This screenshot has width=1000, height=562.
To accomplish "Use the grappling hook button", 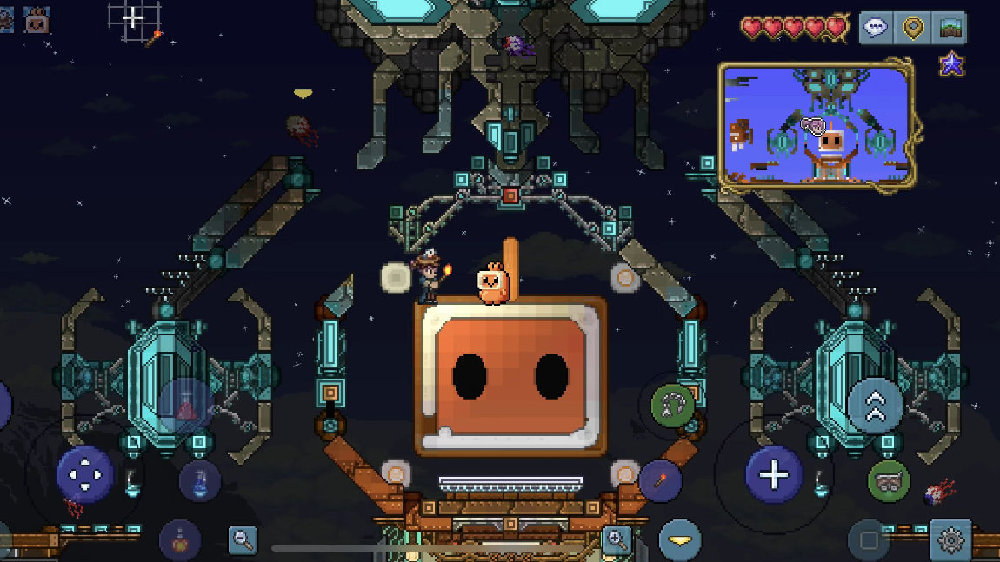I will click(672, 405).
